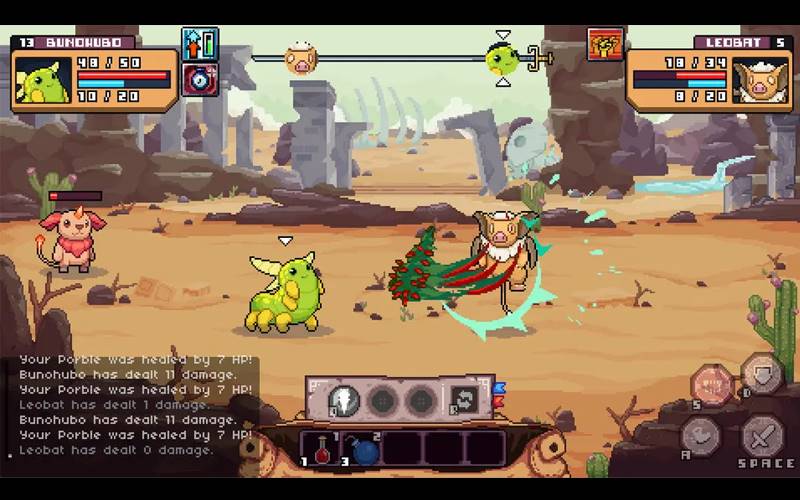The height and width of the screenshot is (500, 800).
Task: Activate the white skill in the ability bar
Action: click(x=344, y=400)
